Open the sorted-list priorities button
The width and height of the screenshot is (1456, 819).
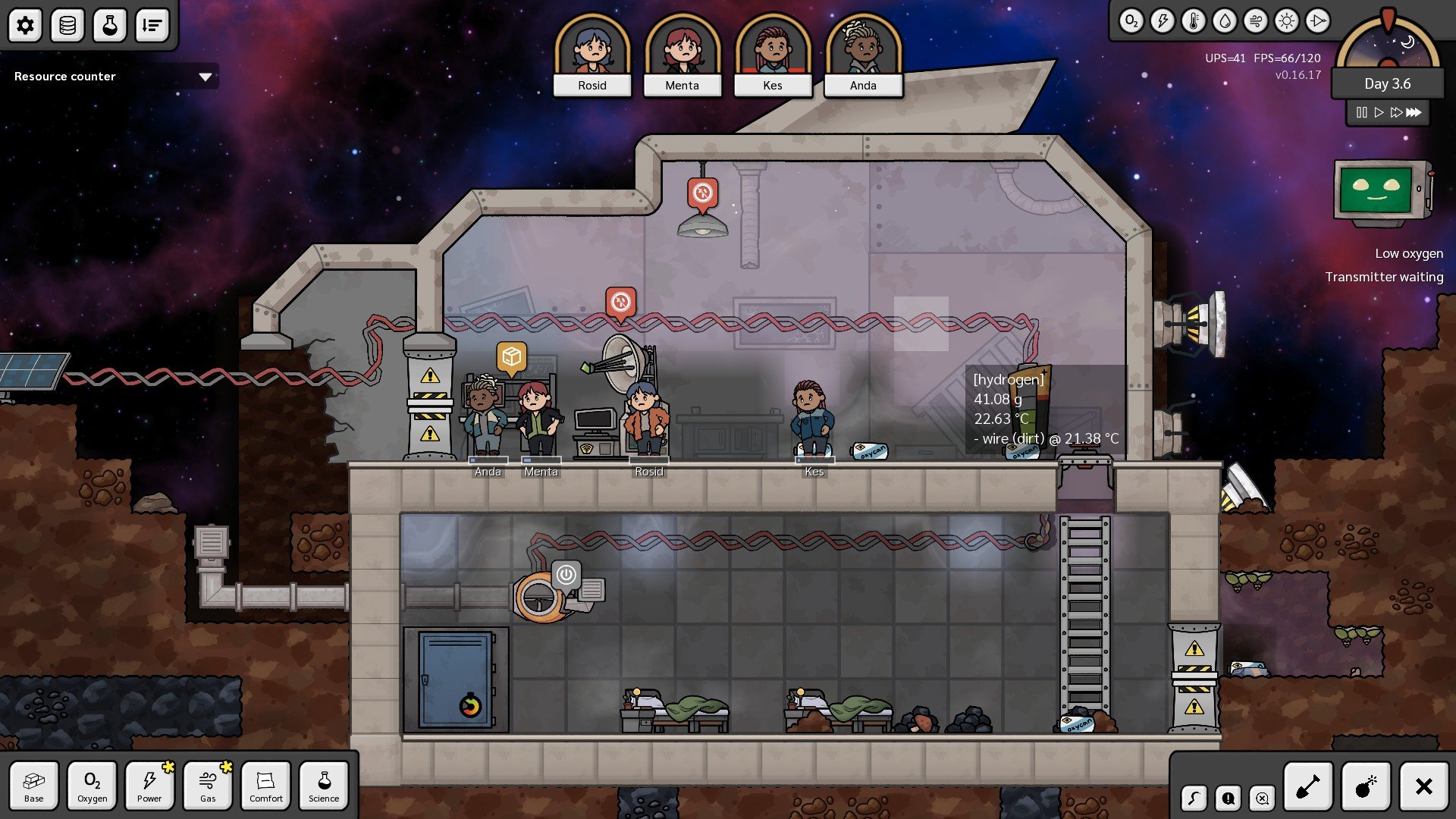click(152, 26)
